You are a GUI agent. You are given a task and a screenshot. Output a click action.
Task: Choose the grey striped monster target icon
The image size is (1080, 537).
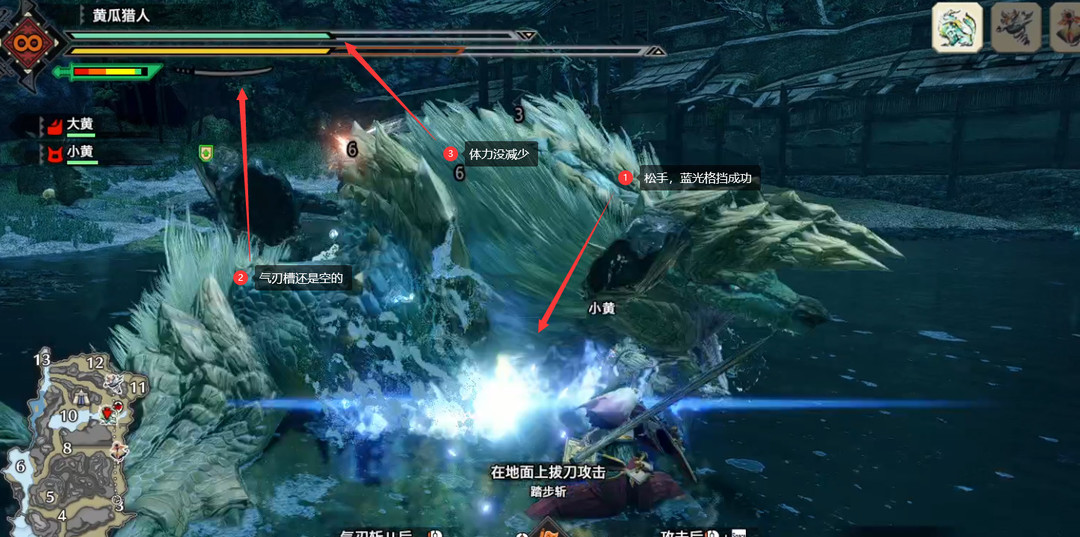[1015, 27]
